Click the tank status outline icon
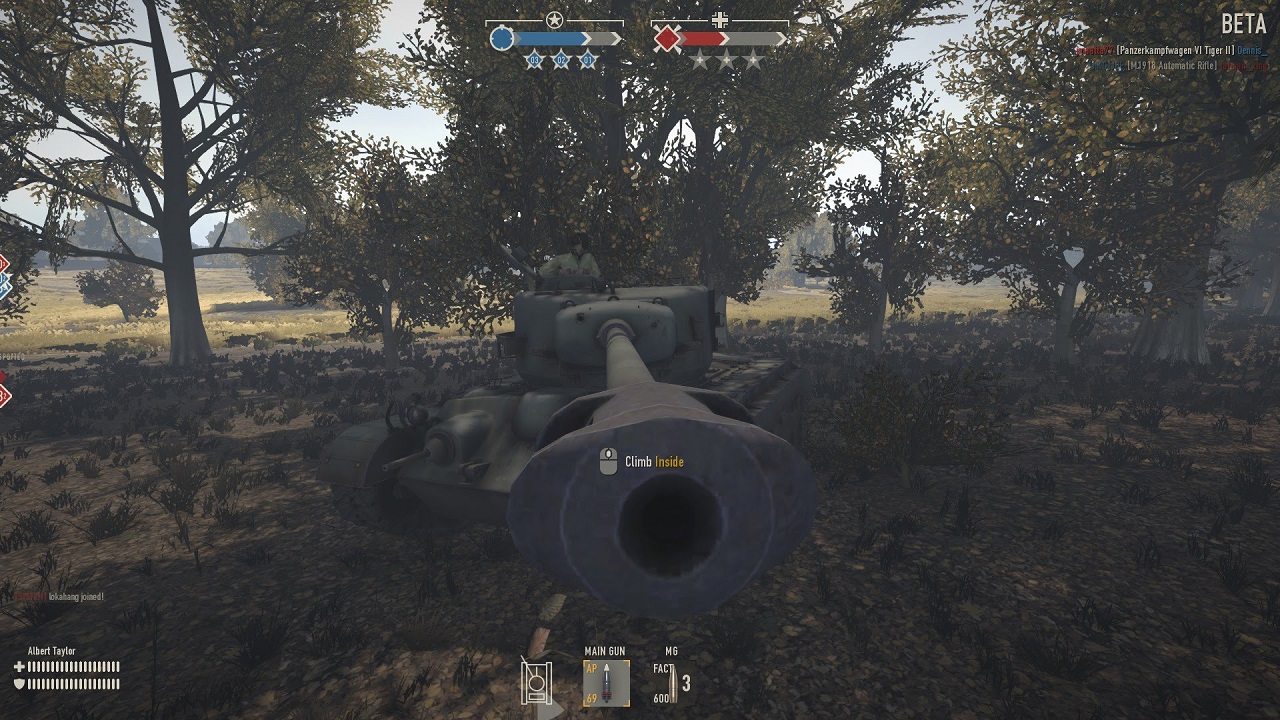Image resolution: width=1280 pixels, height=720 pixels. tap(537, 683)
